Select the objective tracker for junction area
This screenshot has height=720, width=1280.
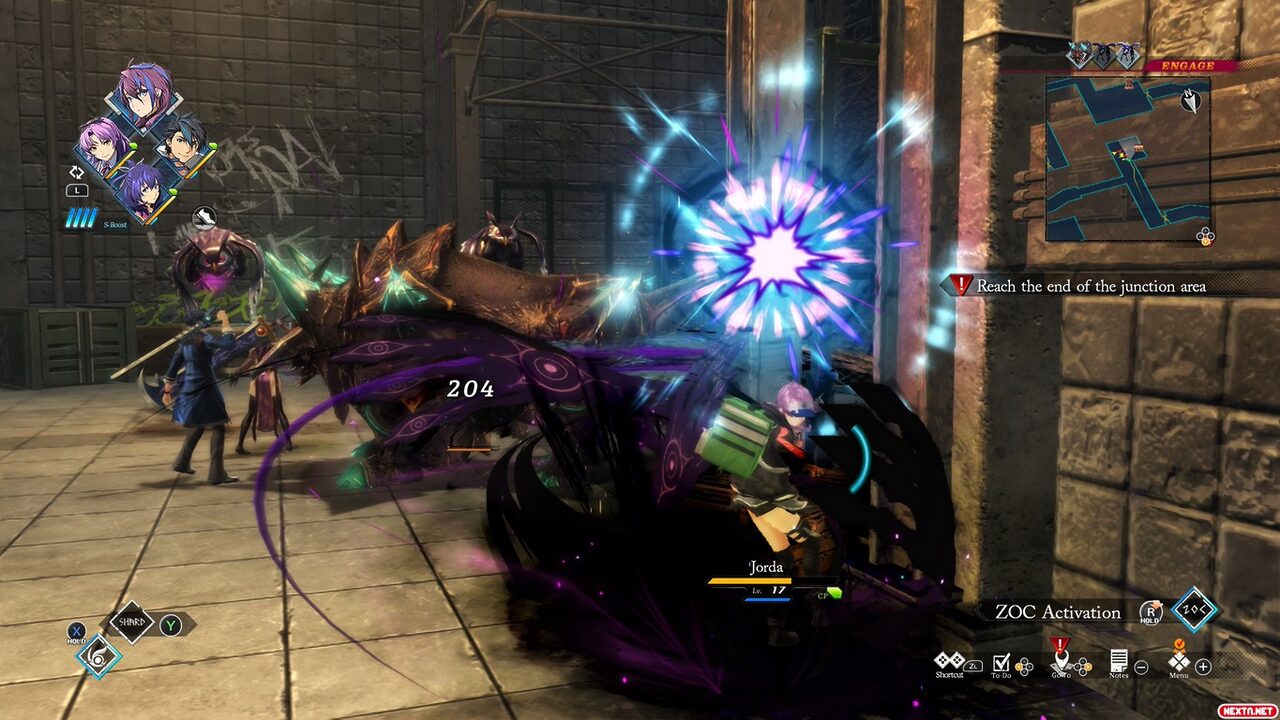pos(1090,286)
